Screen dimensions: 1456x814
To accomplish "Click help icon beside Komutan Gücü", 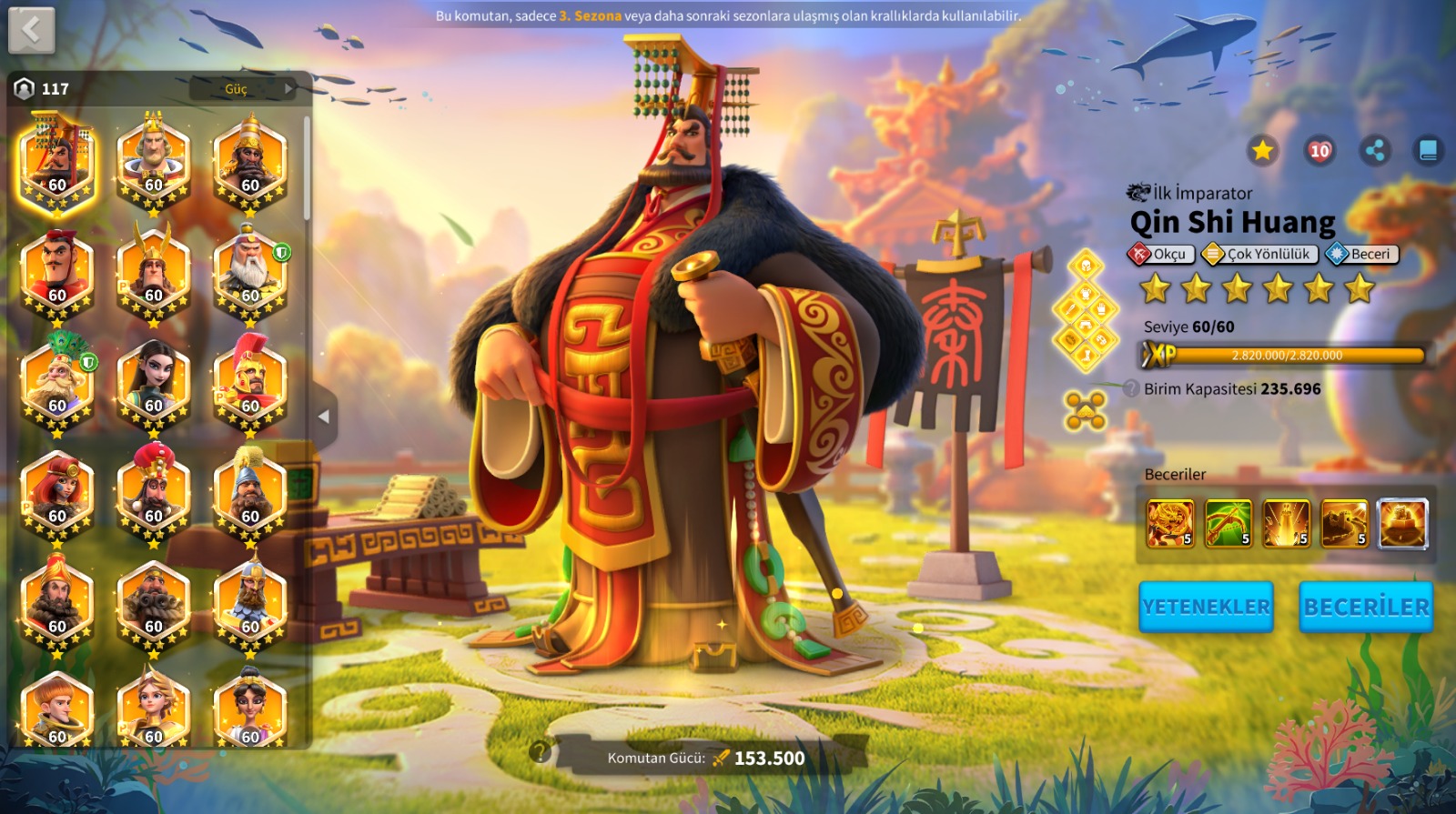I will (x=541, y=751).
